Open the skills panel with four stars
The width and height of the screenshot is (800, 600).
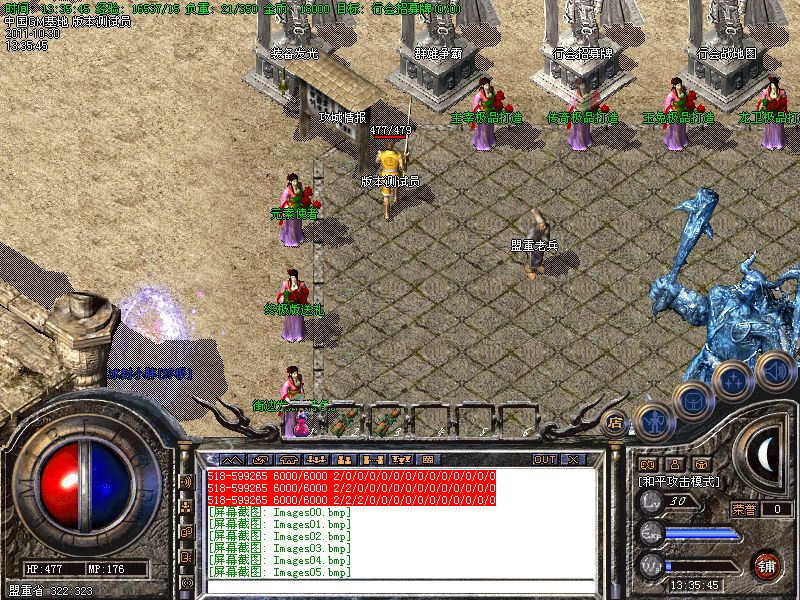click(732, 379)
